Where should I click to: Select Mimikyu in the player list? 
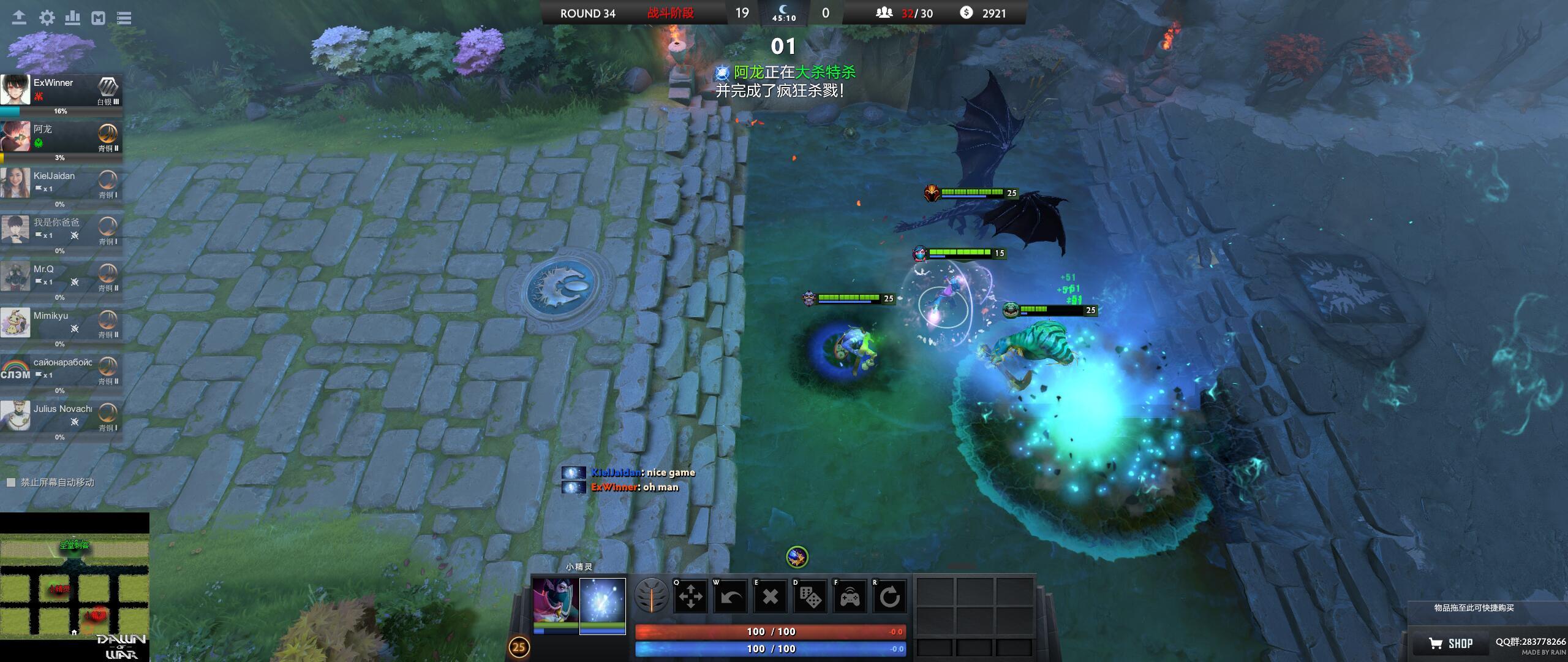tap(61, 323)
